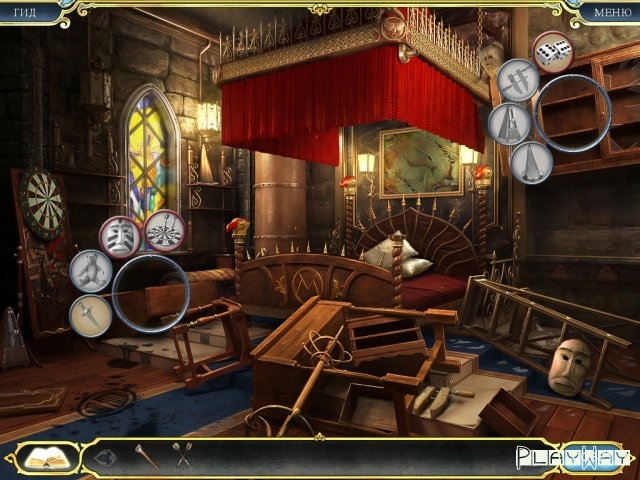
Task: Select the nail item in inventory
Action: point(143,457)
